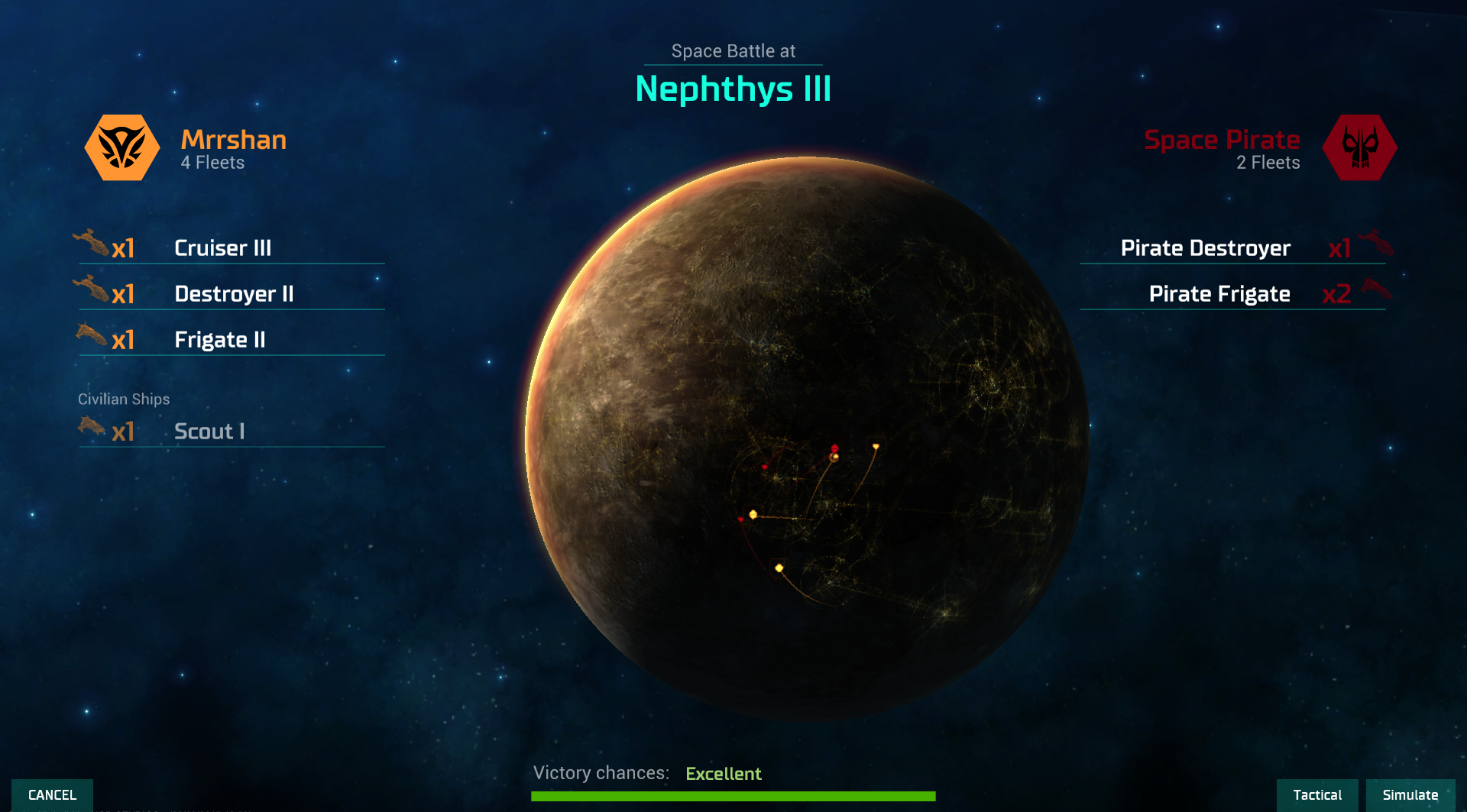
Task: Click the orange Mrrshan faction emblem
Action: tap(122, 147)
